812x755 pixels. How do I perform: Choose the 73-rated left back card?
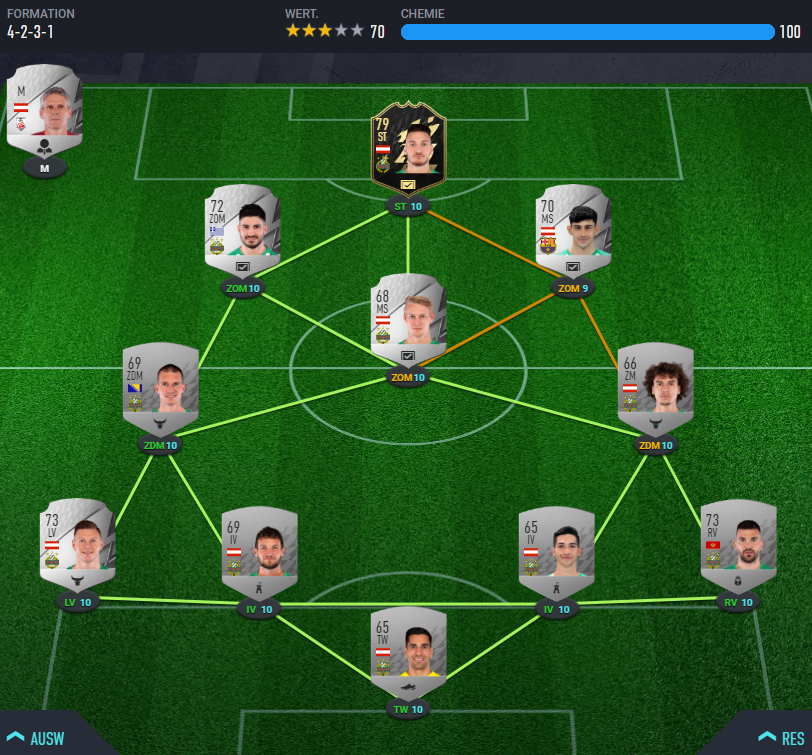coord(77,541)
